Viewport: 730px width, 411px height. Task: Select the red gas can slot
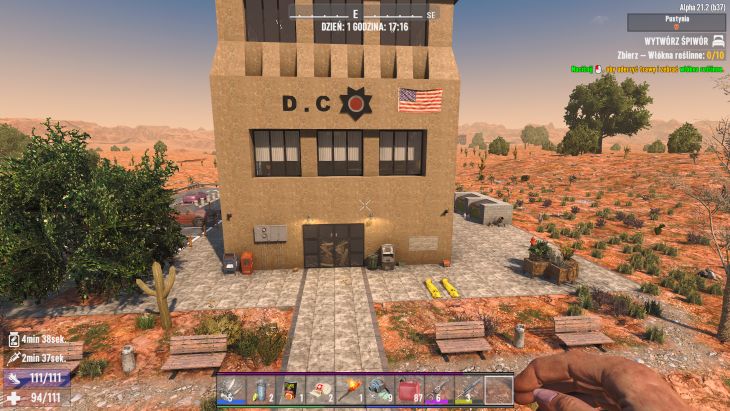click(x=410, y=389)
